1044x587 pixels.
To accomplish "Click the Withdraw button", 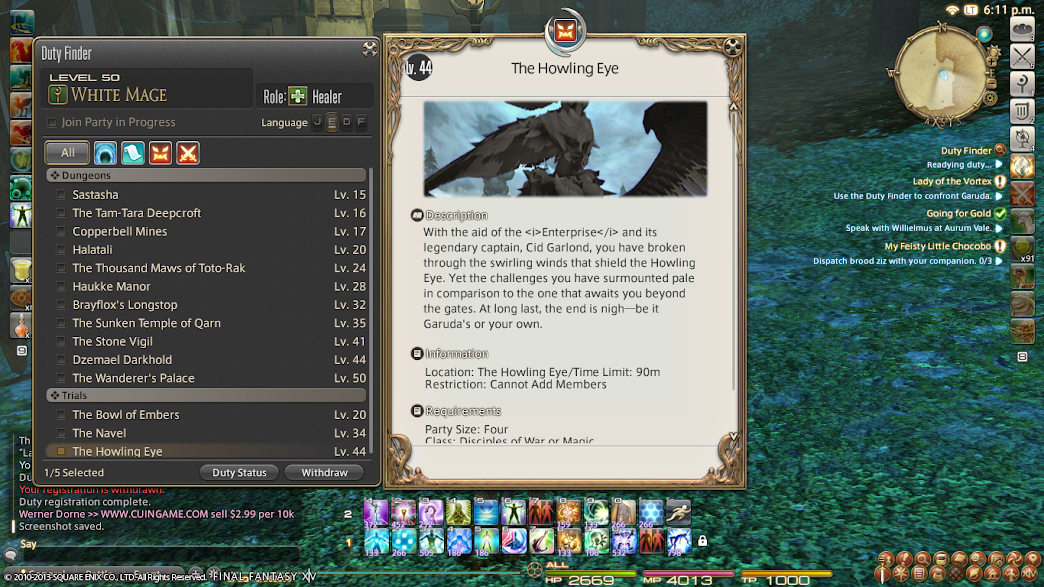I will tap(324, 472).
